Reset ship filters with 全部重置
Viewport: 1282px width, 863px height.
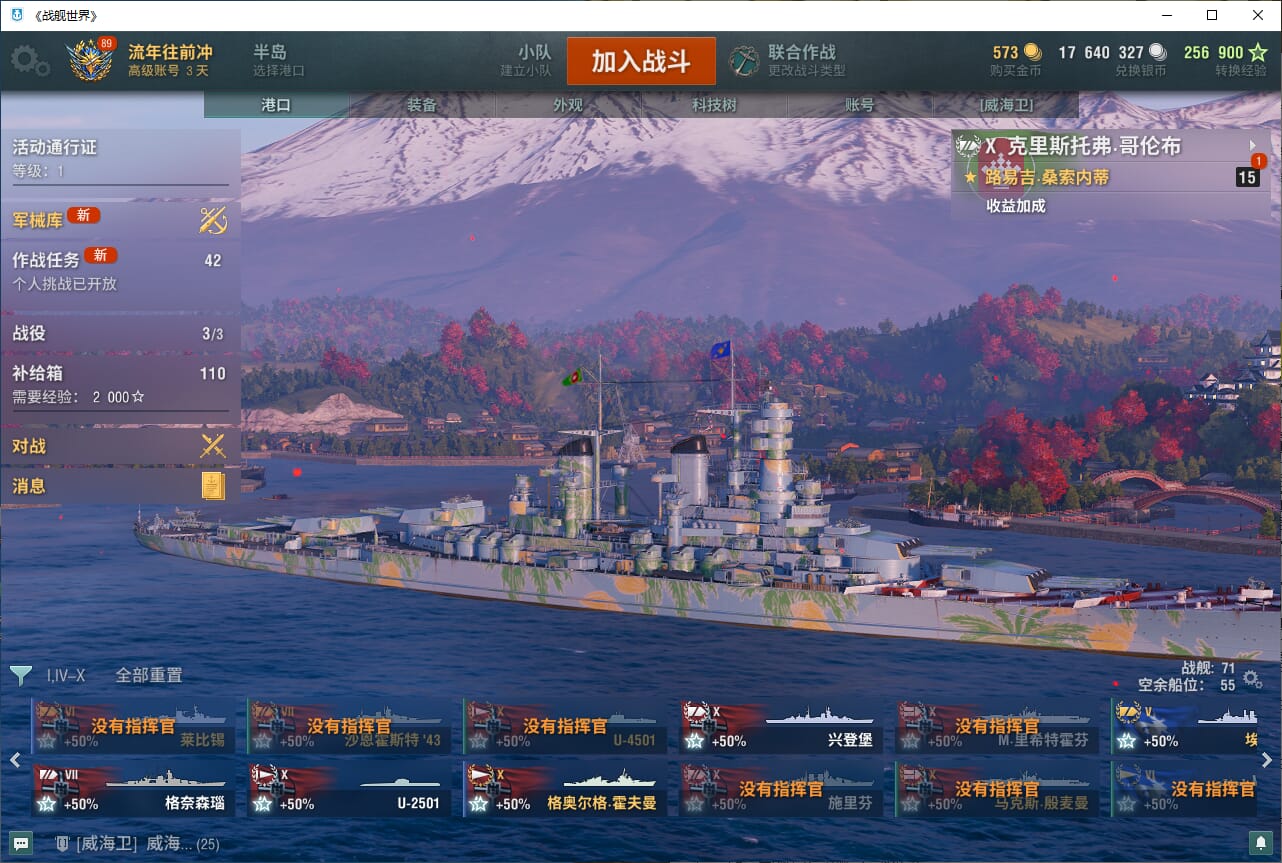pos(149,675)
